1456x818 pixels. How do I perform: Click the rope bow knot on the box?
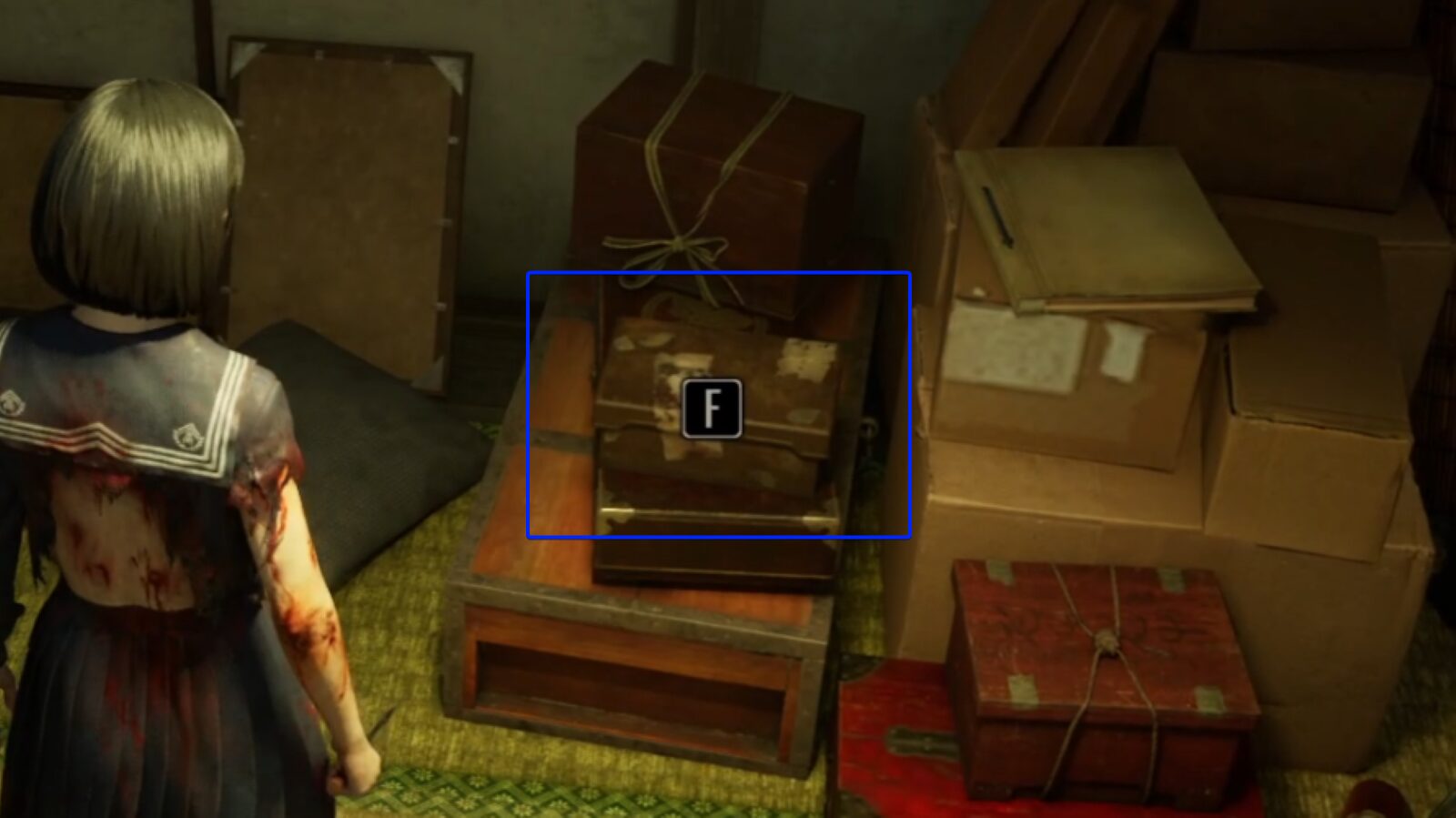click(678, 246)
